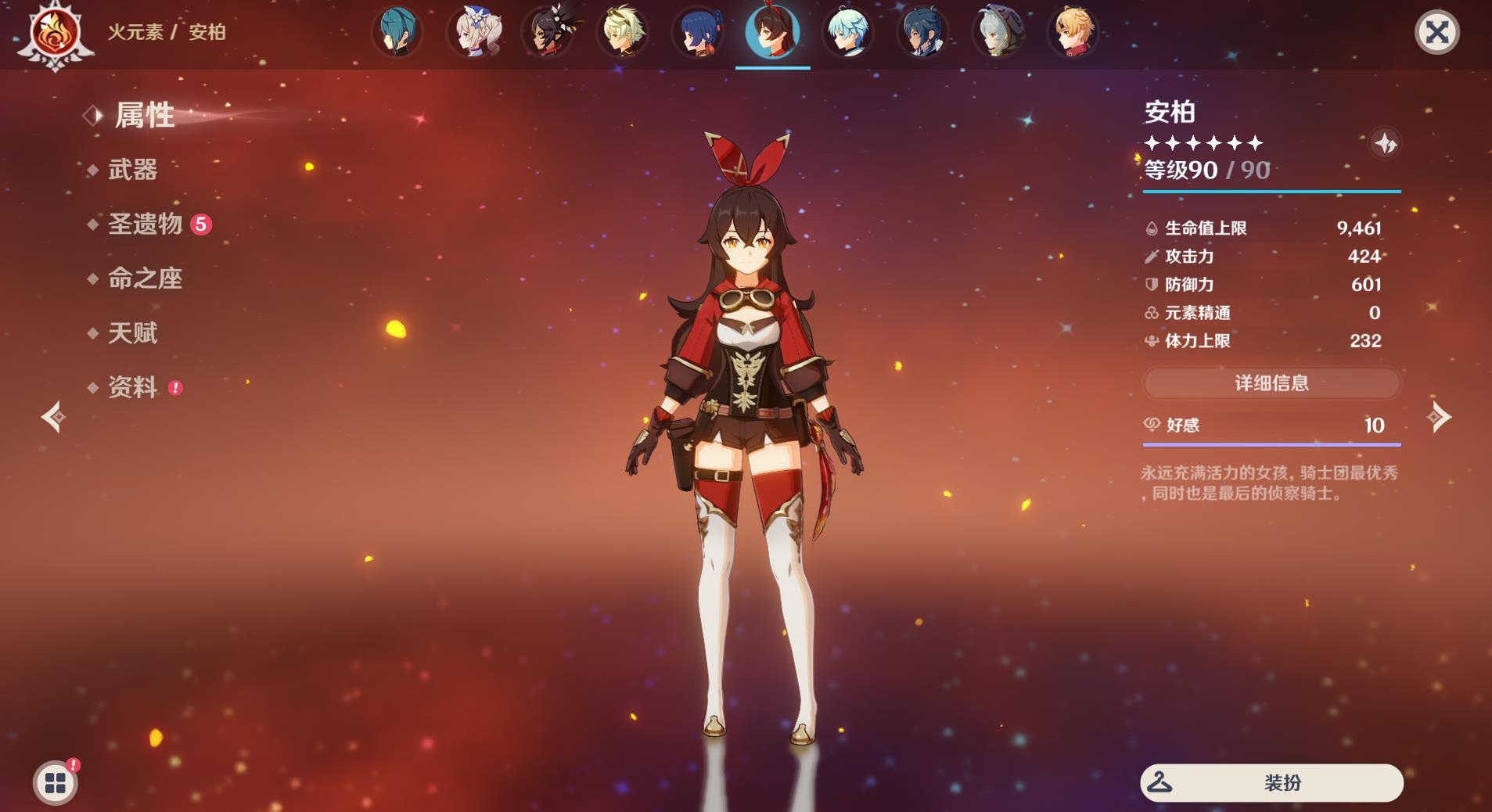Screen dimensions: 1492x812
Task: Switch to the next character arrow
Action: [1440, 417]
